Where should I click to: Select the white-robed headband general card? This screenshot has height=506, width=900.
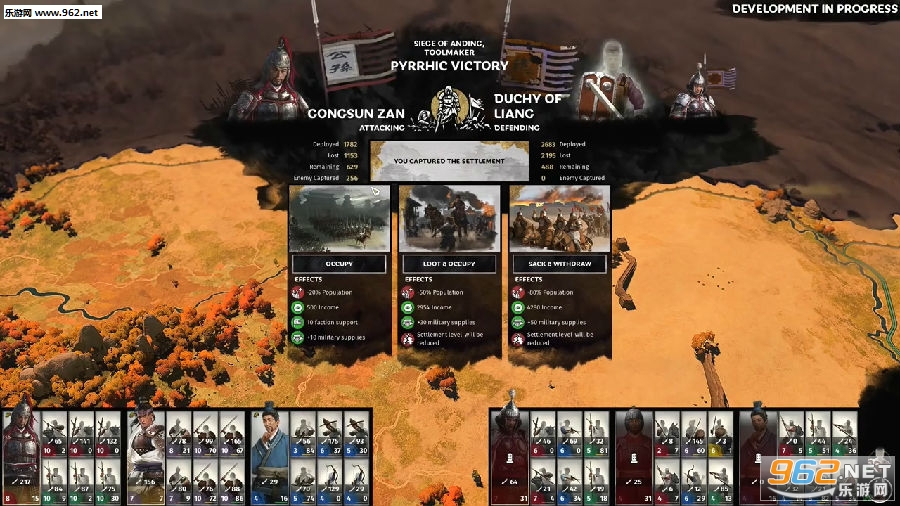(x=146, y=455)
